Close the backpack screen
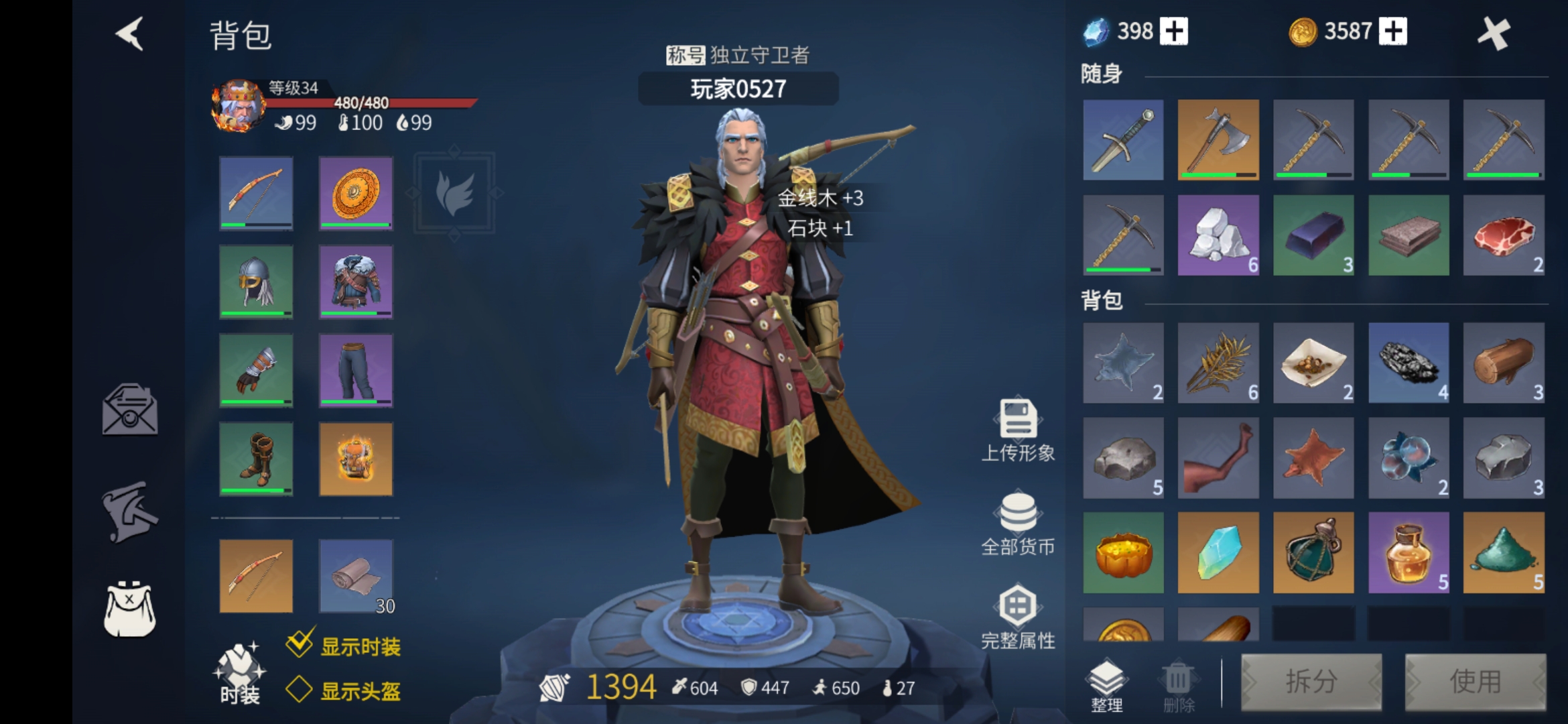This screenshot has width=1568, height=724. tap(1494, 34)
